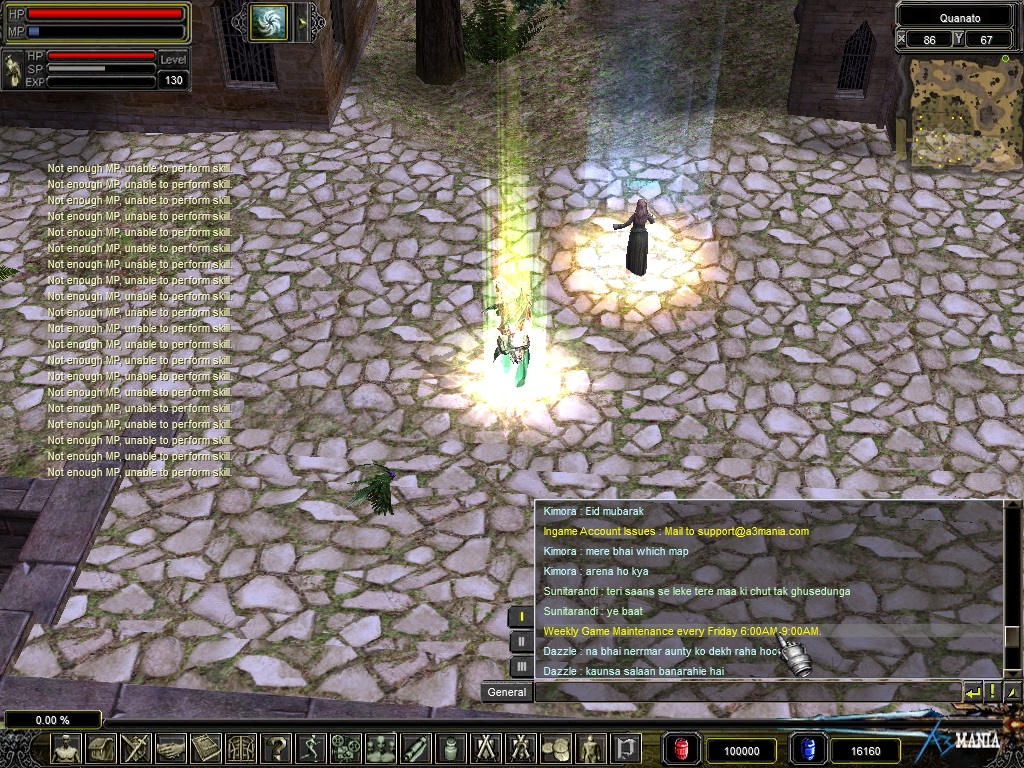Use the red HP potion slot
1024x768 pixels.
coord(684,749)
